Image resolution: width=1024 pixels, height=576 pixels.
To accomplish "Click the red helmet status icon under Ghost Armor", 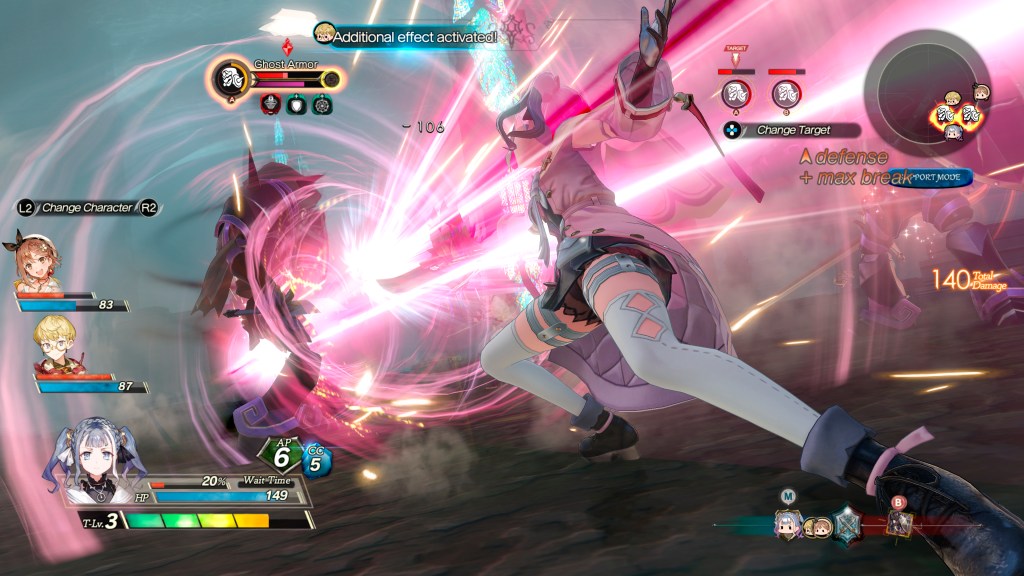I will (270, 104).
